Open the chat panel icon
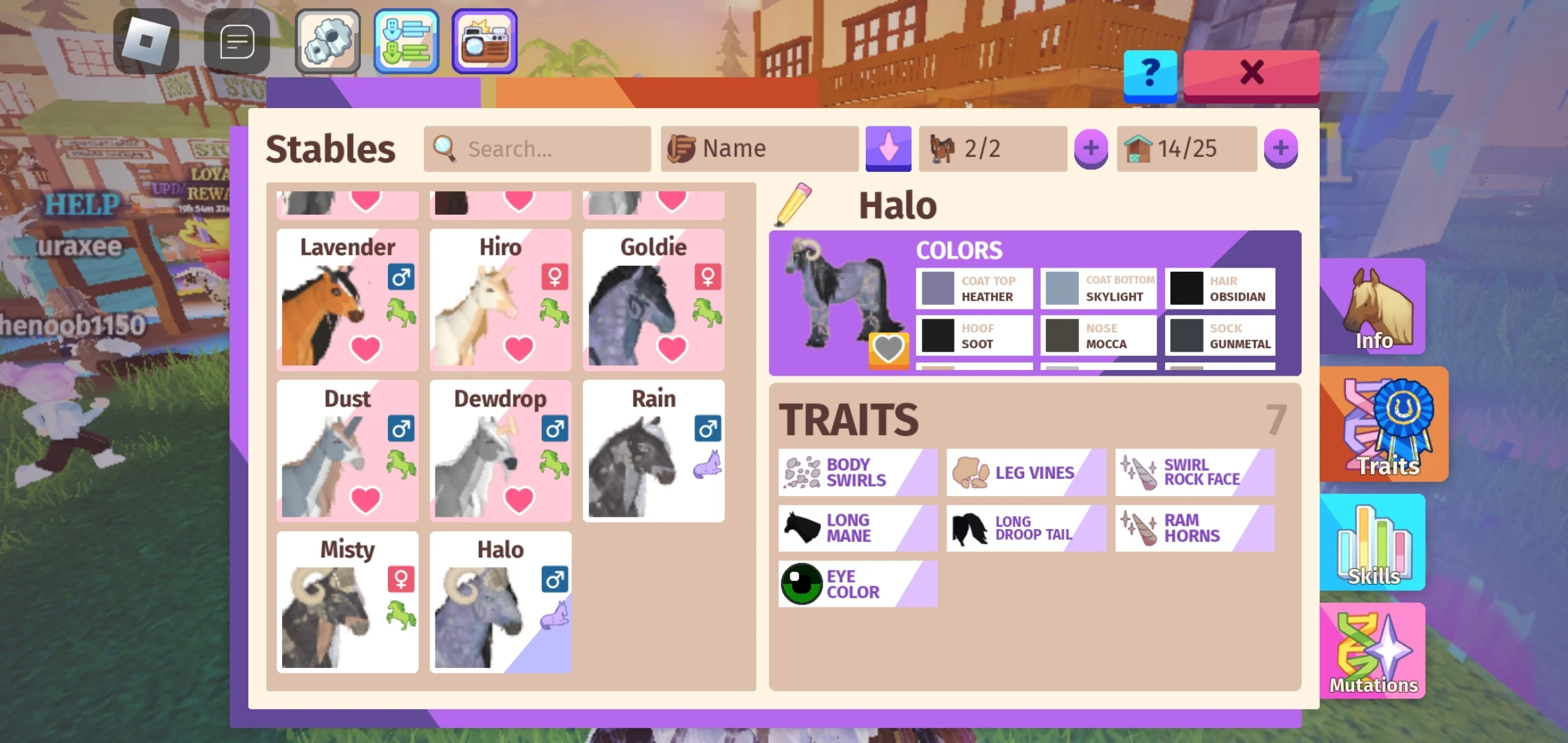Image resolution: width=1568 pixels, height=743 pixels. pyautogui.click(x=237, y=41)
